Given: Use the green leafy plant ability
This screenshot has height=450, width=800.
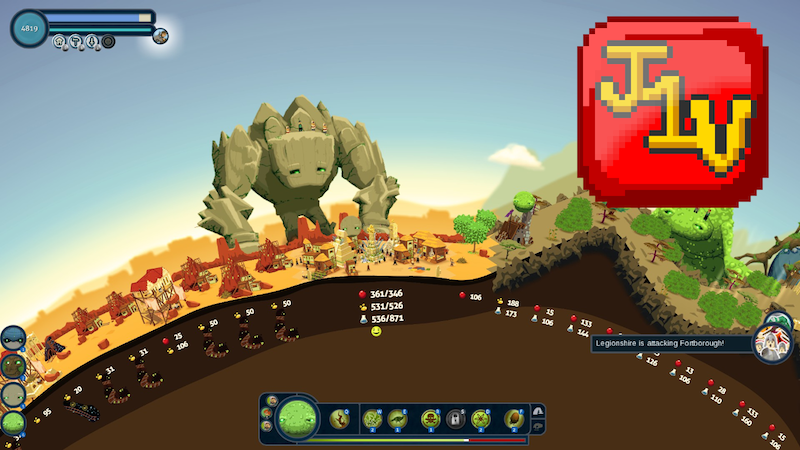Looking at the screenshot, I should [x=373, y=418].
